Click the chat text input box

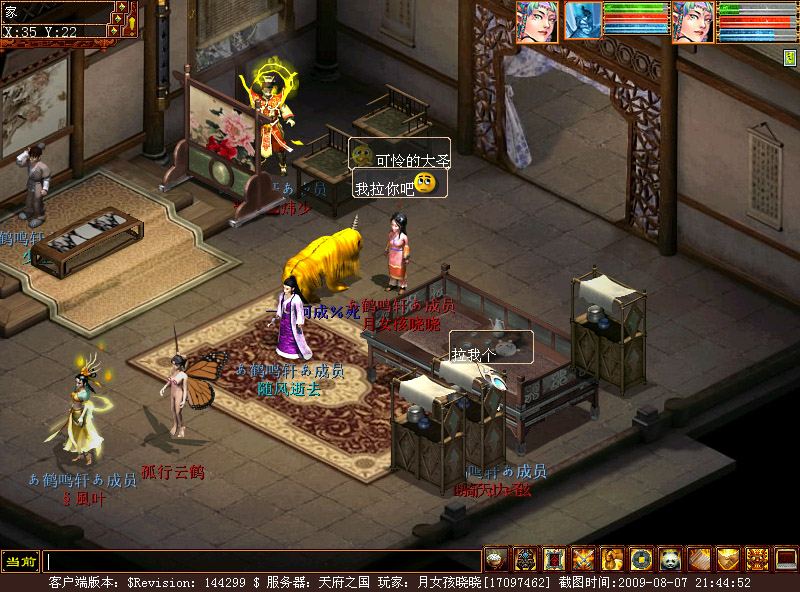point(262,562)
